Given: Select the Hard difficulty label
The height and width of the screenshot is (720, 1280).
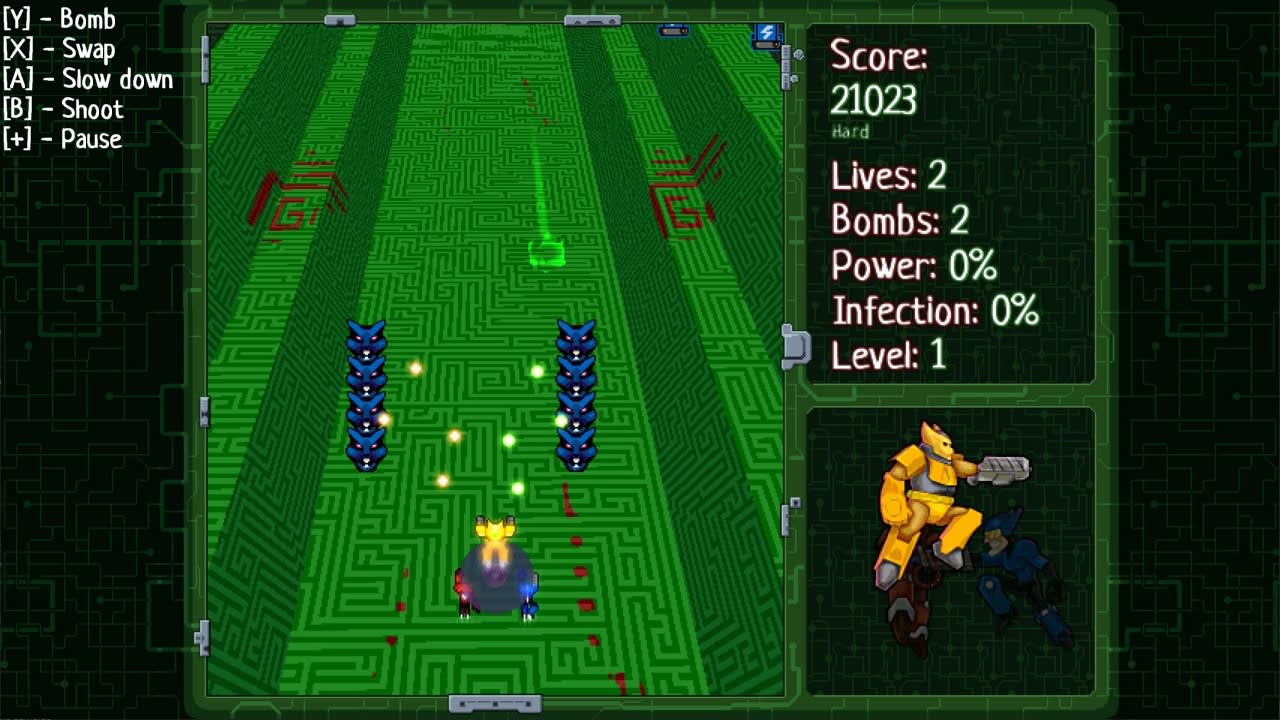Looking at the screenshot, I should click(851, 131).
